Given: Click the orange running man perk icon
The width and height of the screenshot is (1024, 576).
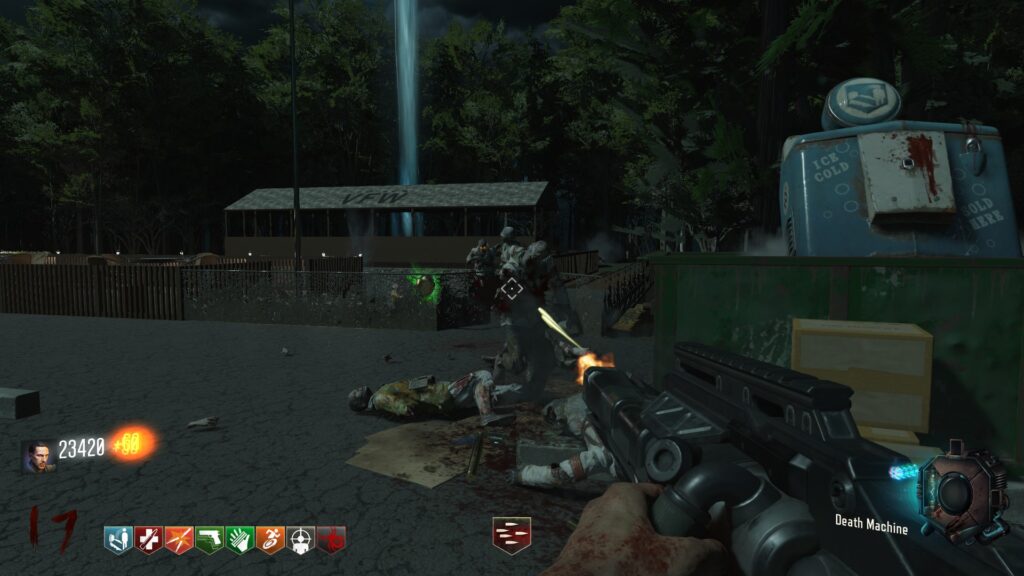Looking at the screenshot, I should [270, 540].
